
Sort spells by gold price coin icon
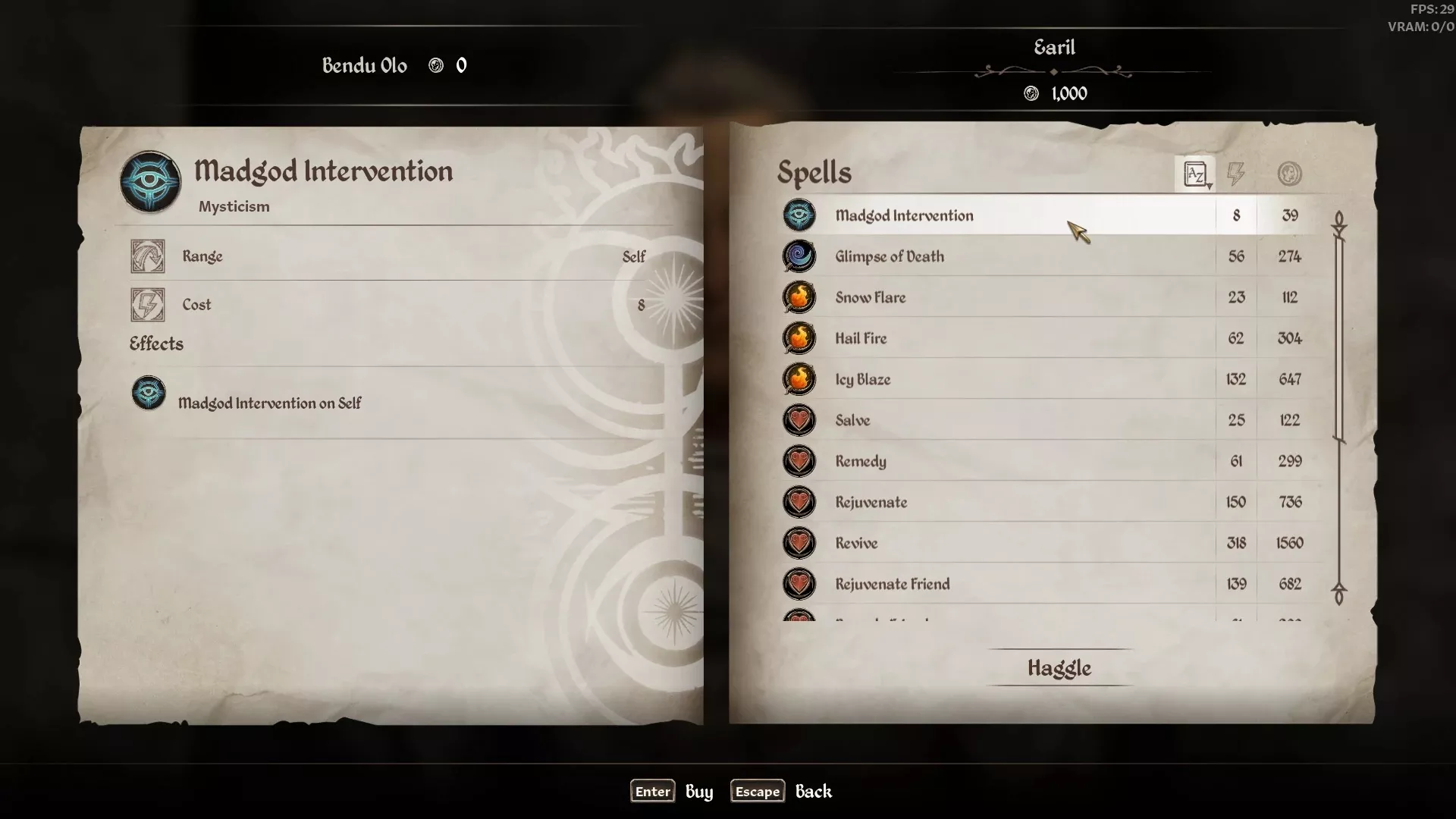(1289, 174)
